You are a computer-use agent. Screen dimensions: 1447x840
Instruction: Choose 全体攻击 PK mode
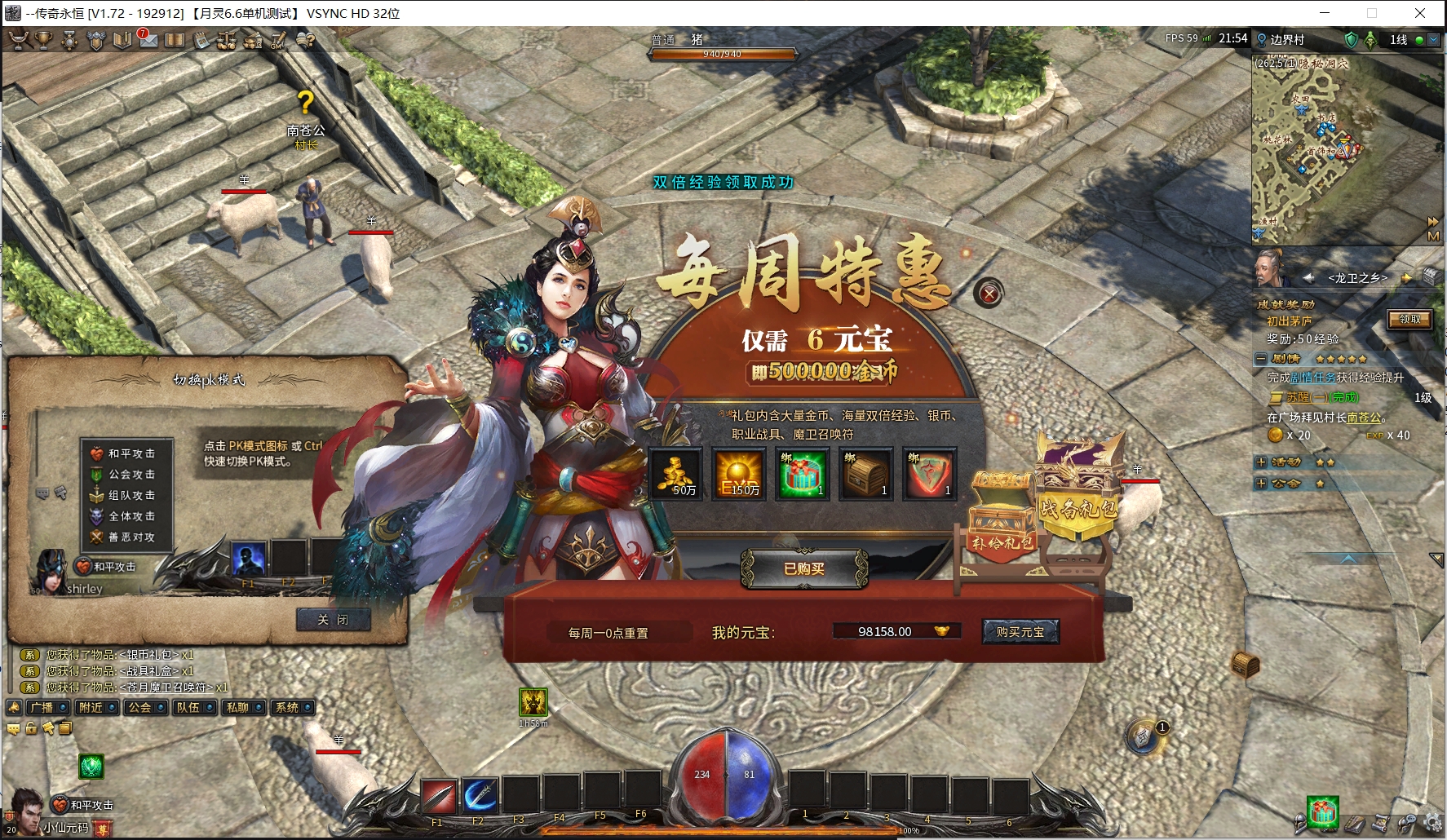pyautogui.click(x=131, y=516)
